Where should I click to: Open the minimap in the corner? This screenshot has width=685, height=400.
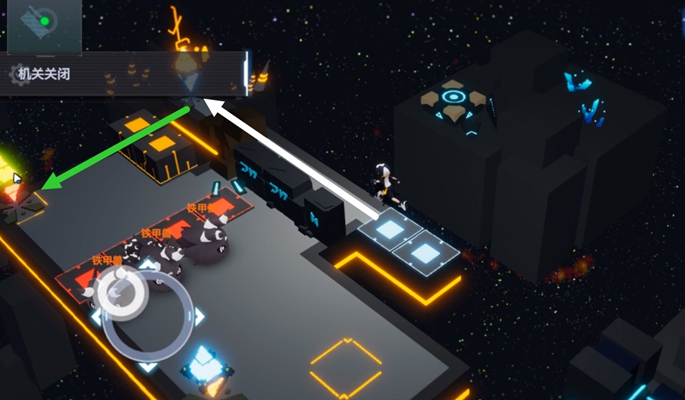(x=44, y=25)
